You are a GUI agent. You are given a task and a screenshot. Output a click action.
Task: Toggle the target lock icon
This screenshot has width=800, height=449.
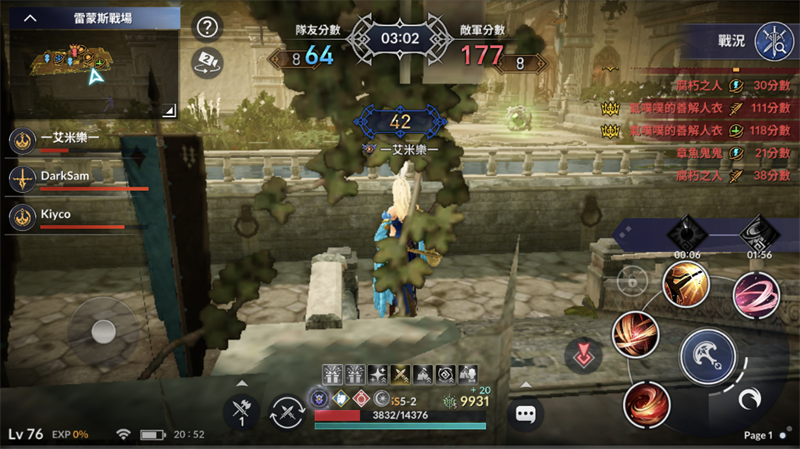[x=631, y=281]
